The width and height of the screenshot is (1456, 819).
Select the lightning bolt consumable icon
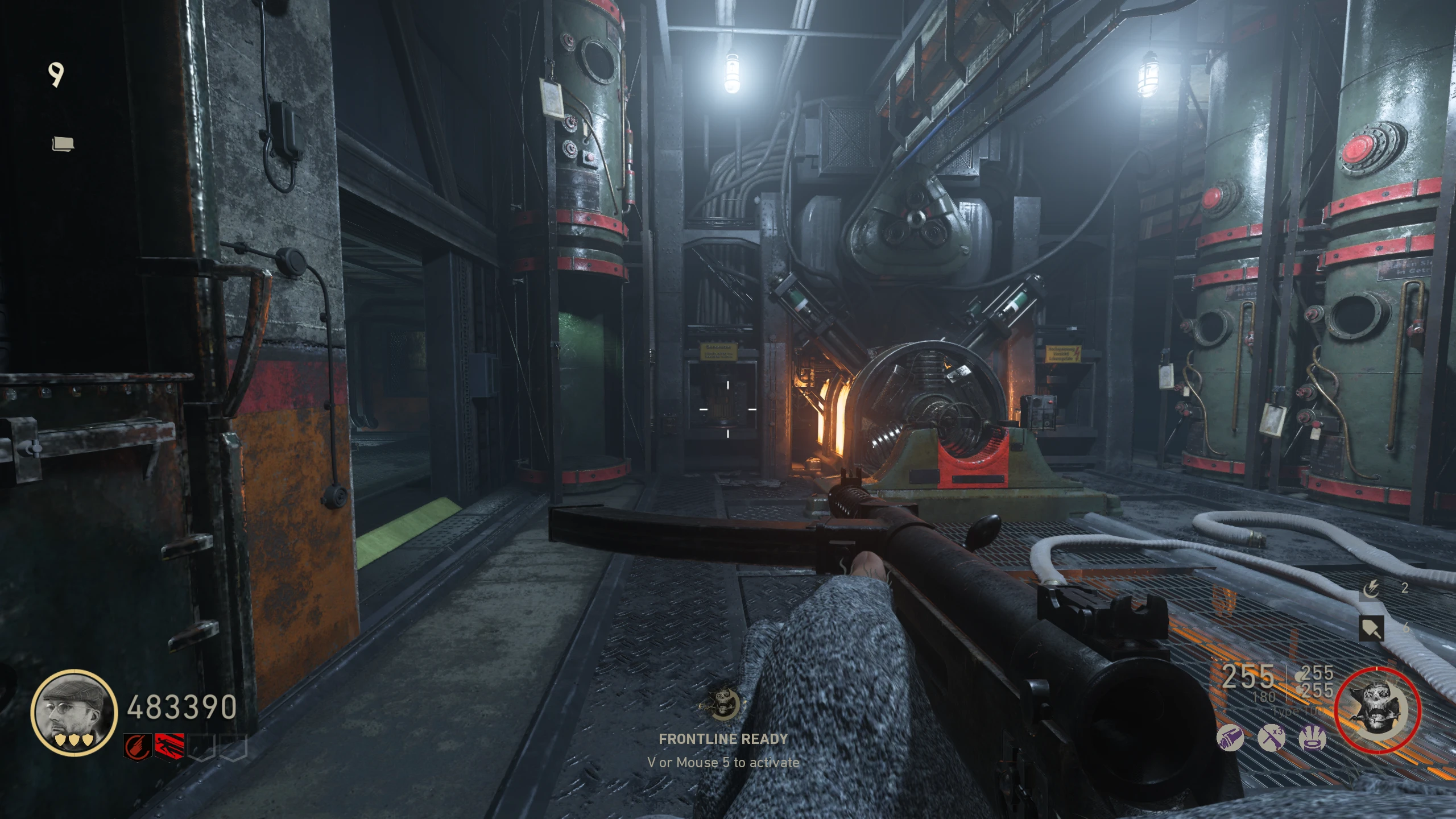coord(1372,589)
